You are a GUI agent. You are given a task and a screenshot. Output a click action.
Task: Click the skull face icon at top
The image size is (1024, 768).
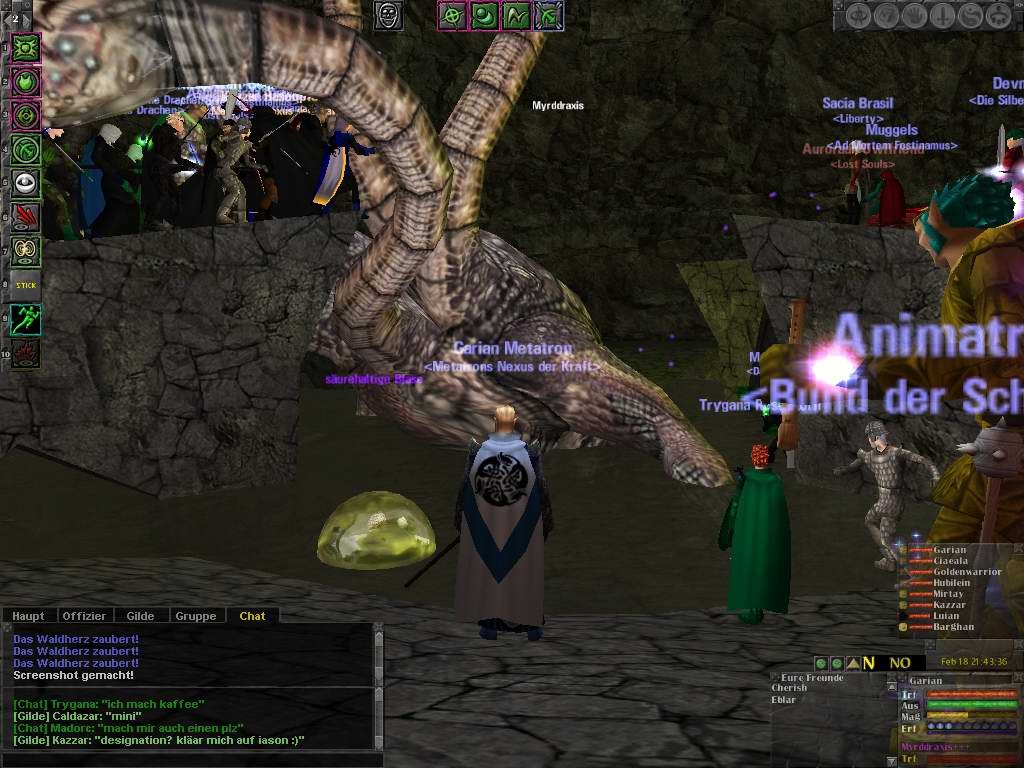pyautogui.click(x=389, y=15)
